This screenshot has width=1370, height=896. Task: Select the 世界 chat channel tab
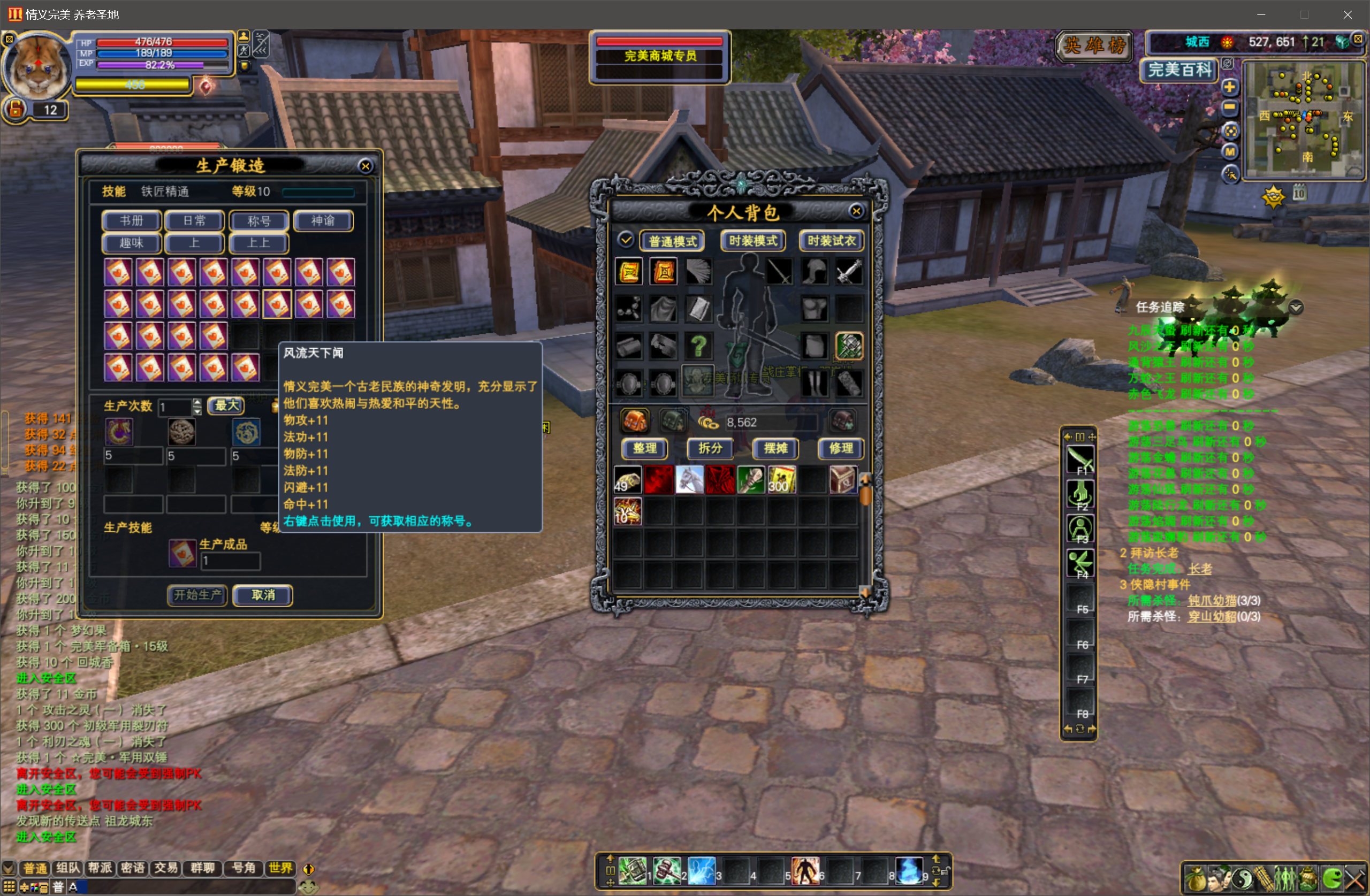[281, 868]
